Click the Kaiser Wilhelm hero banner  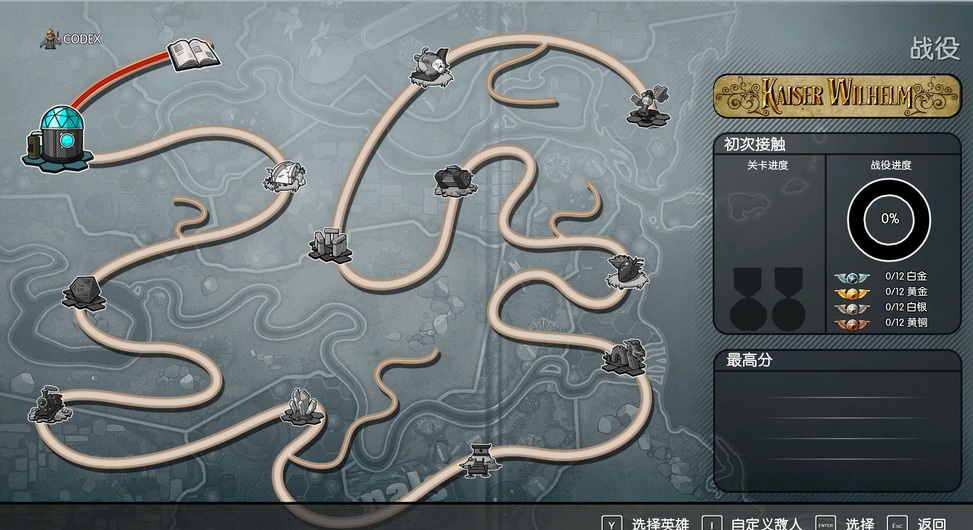tap(836, 96)
